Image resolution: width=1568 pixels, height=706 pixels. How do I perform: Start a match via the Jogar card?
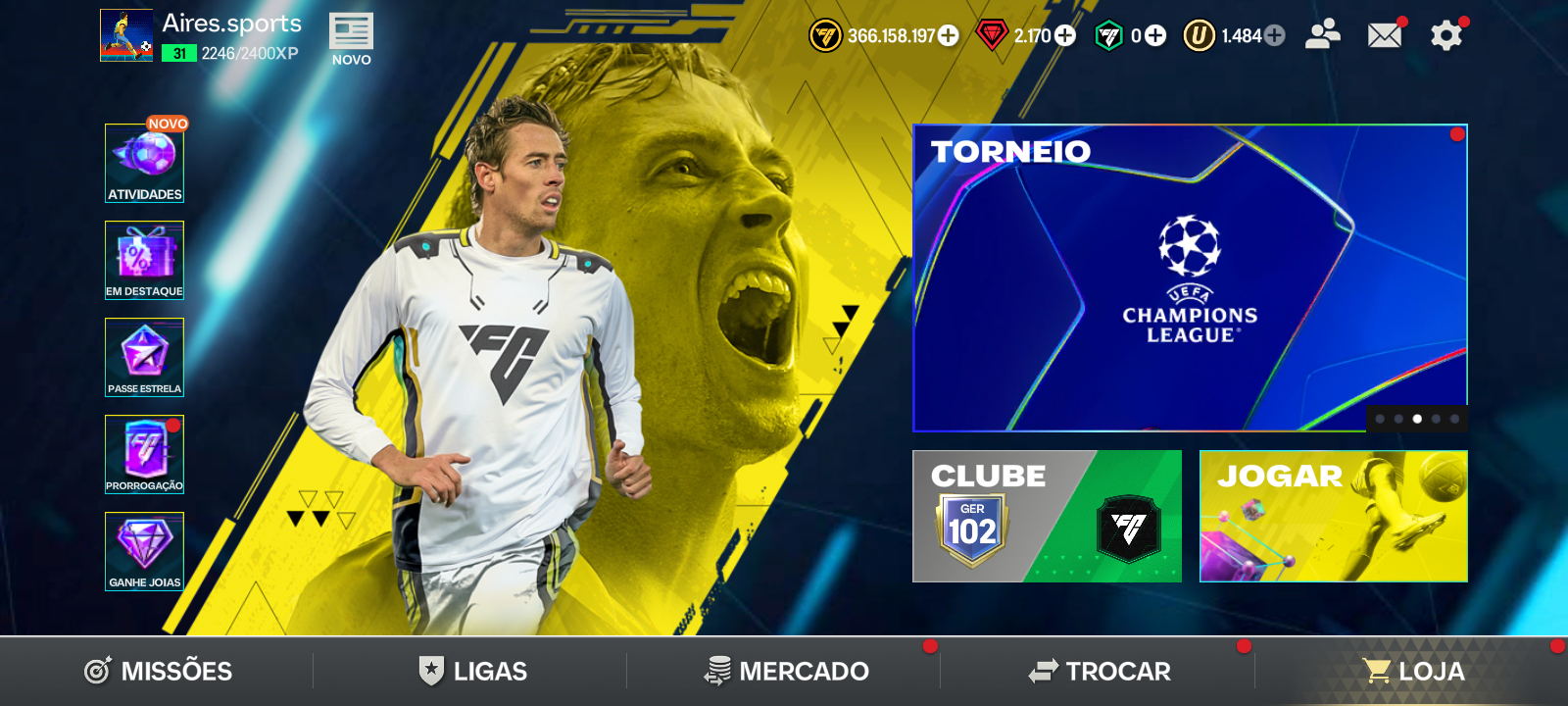pyautogui.click(x=1333, y=517)
